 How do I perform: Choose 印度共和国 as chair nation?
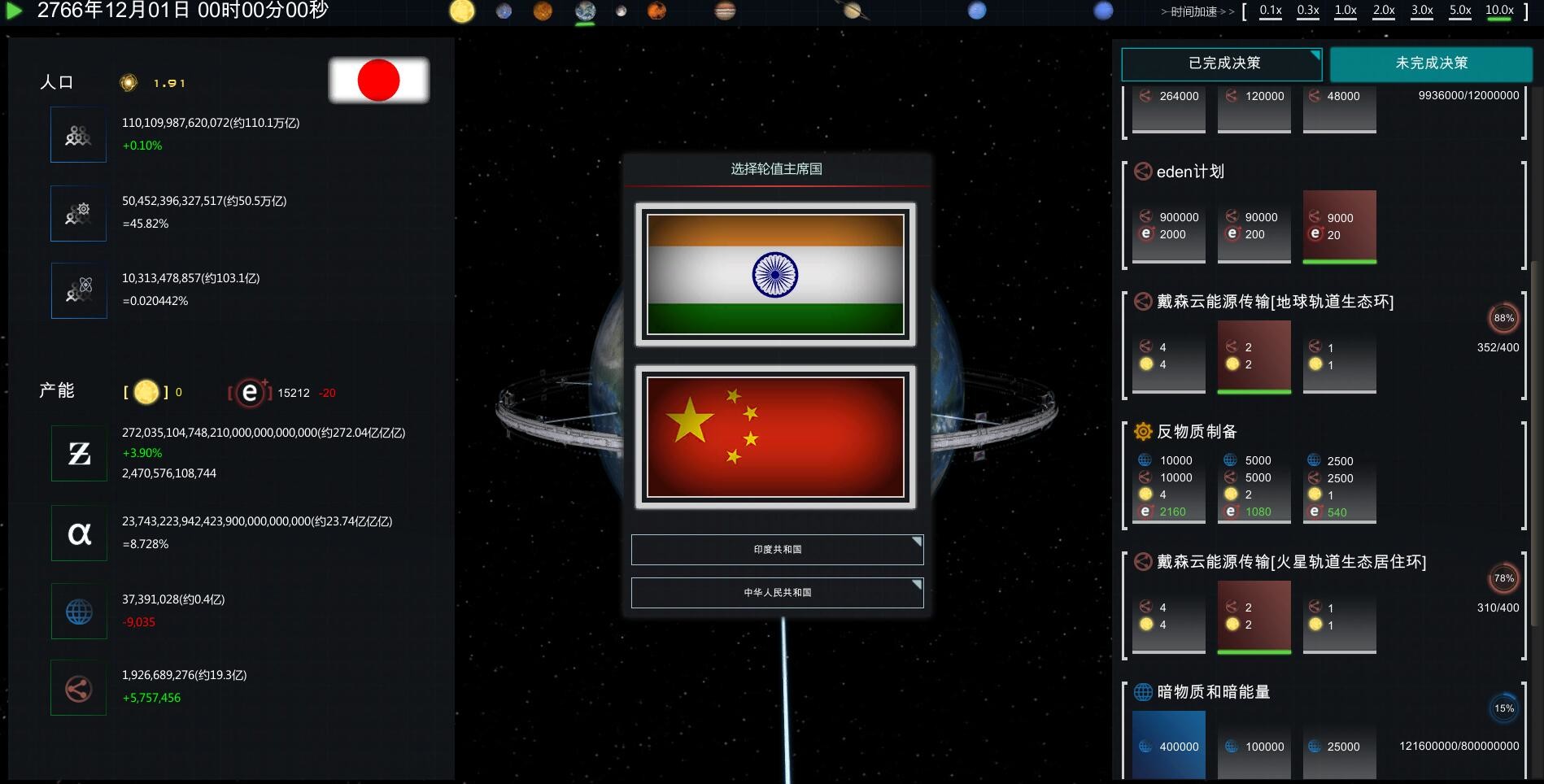tap(777, 550)
